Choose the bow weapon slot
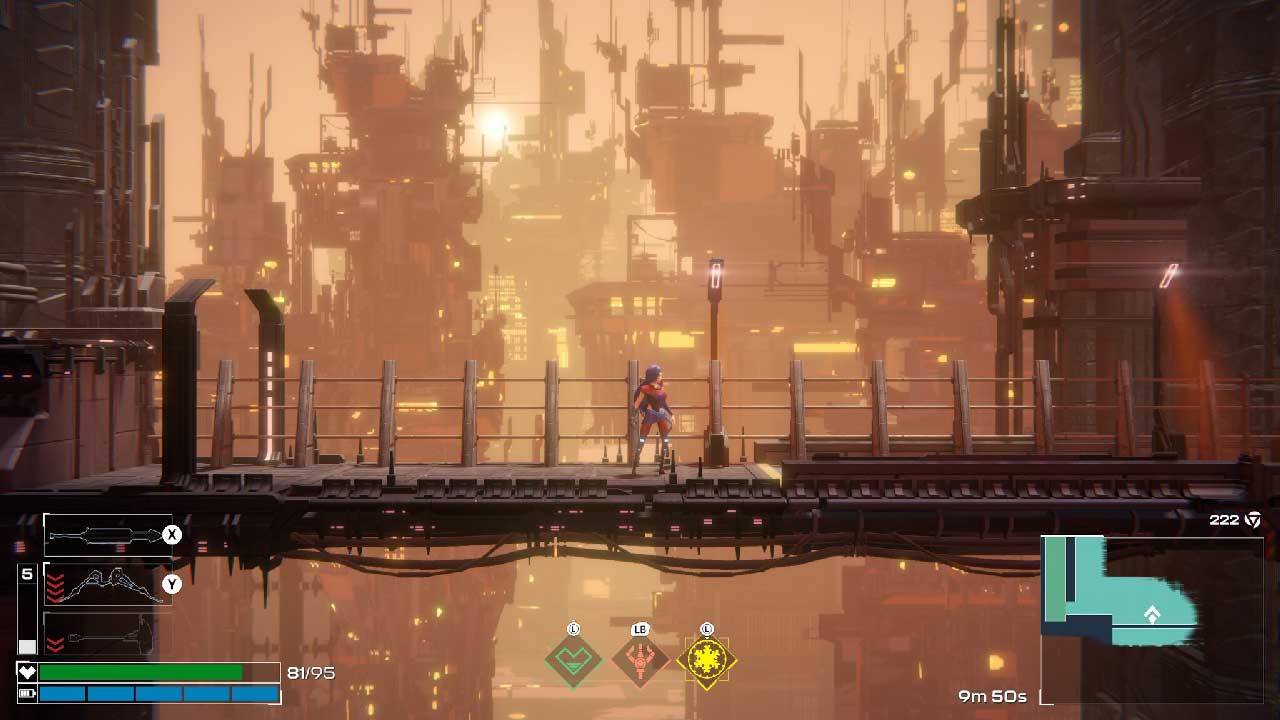This screenshot has width=1280, height=720. point(107,584)
